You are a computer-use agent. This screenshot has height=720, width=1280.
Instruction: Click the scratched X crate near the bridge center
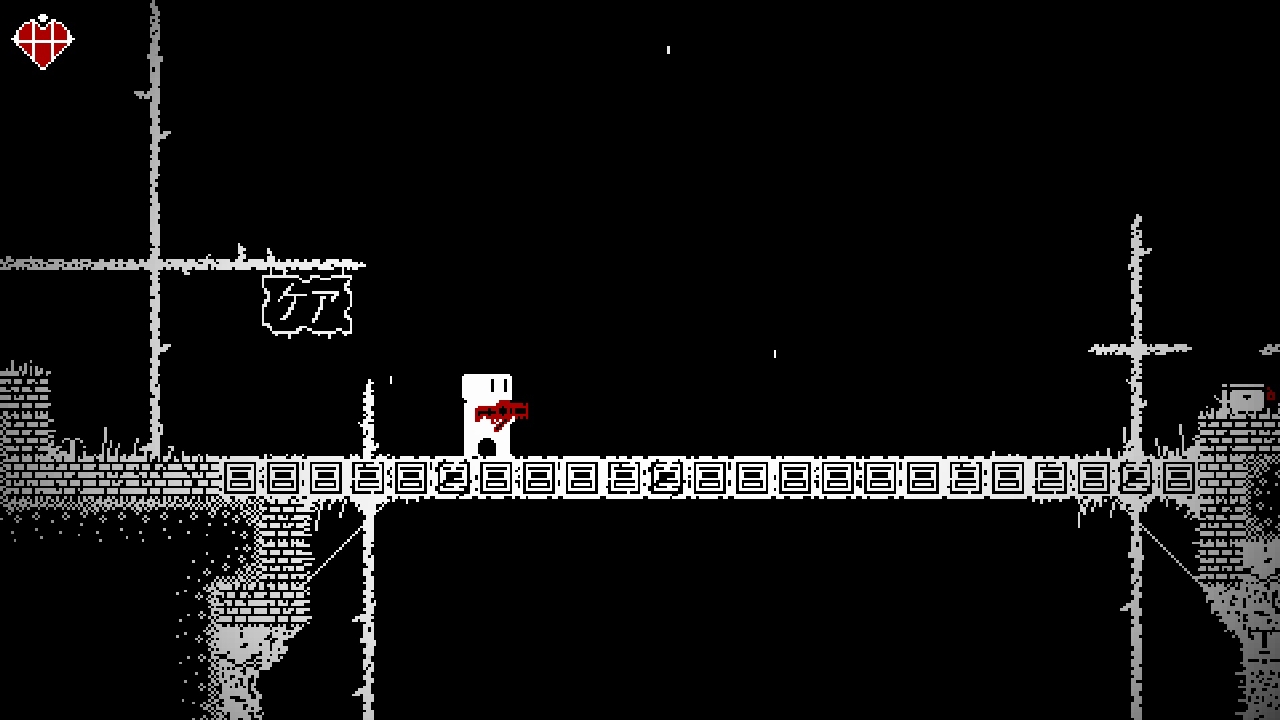point(668,478)
